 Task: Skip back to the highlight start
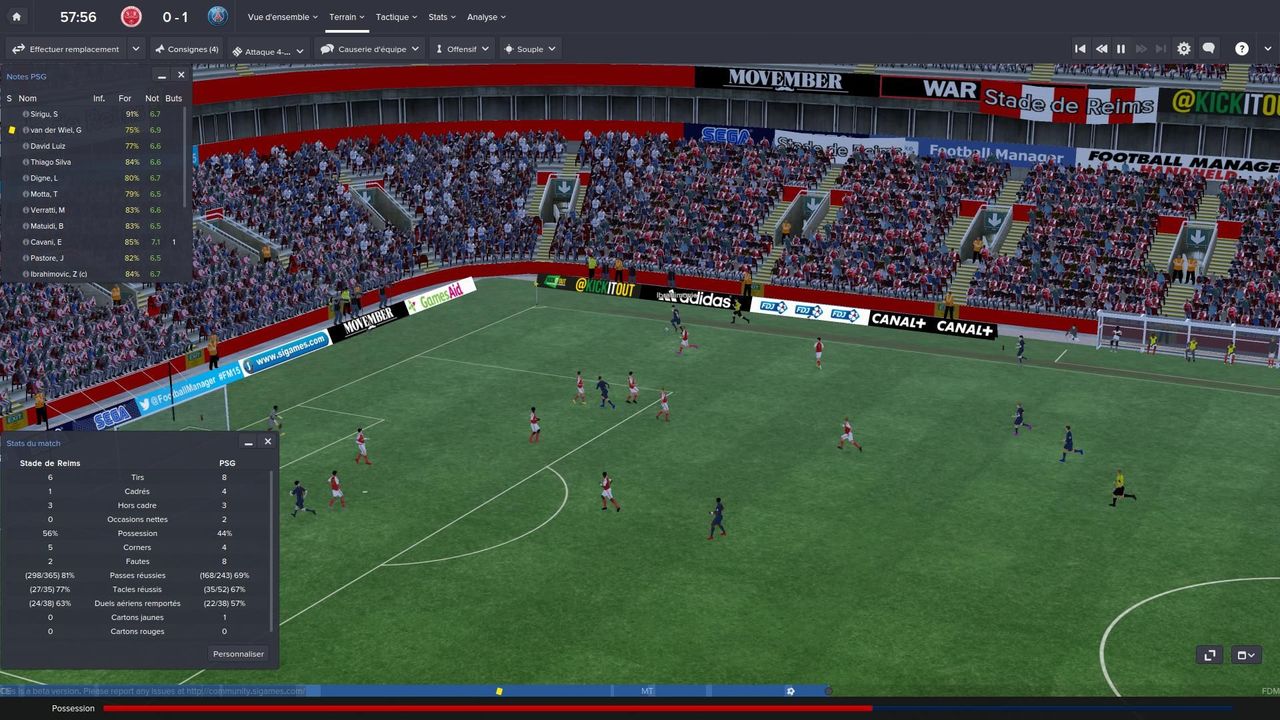click(x=1080, y=49)
